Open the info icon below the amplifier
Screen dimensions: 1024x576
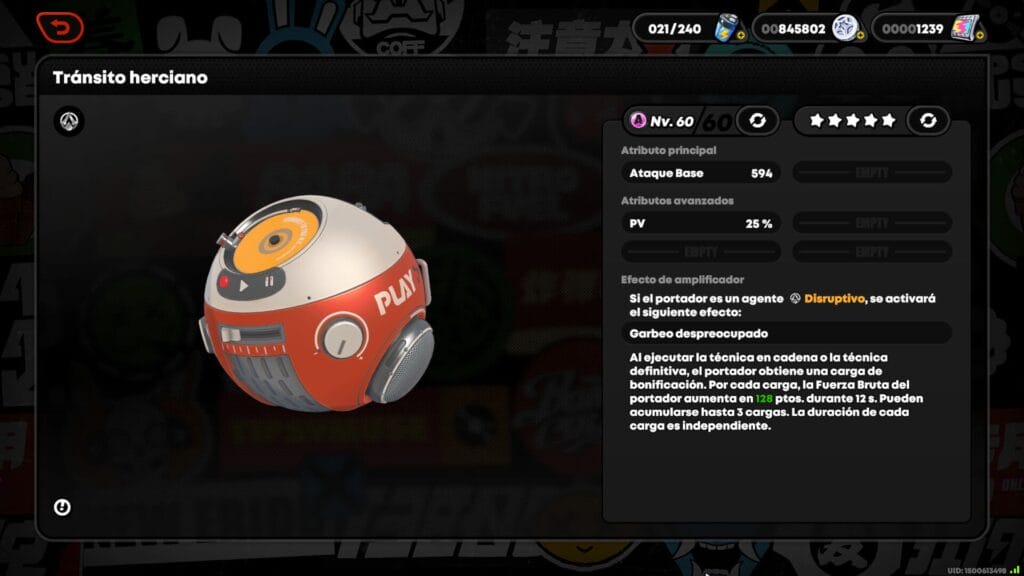tap(62, 507)
